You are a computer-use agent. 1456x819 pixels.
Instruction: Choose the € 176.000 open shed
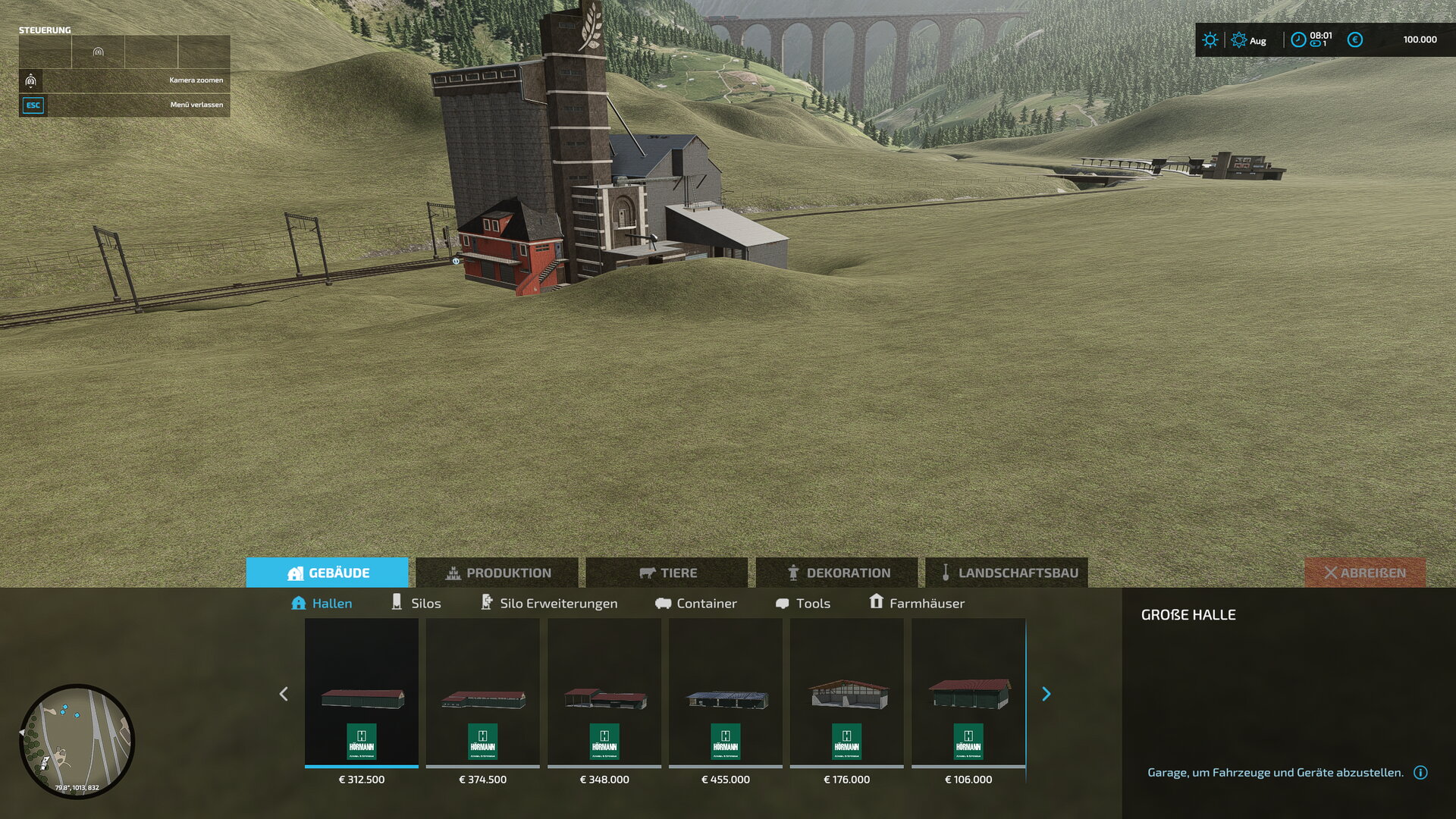[847, 694]
